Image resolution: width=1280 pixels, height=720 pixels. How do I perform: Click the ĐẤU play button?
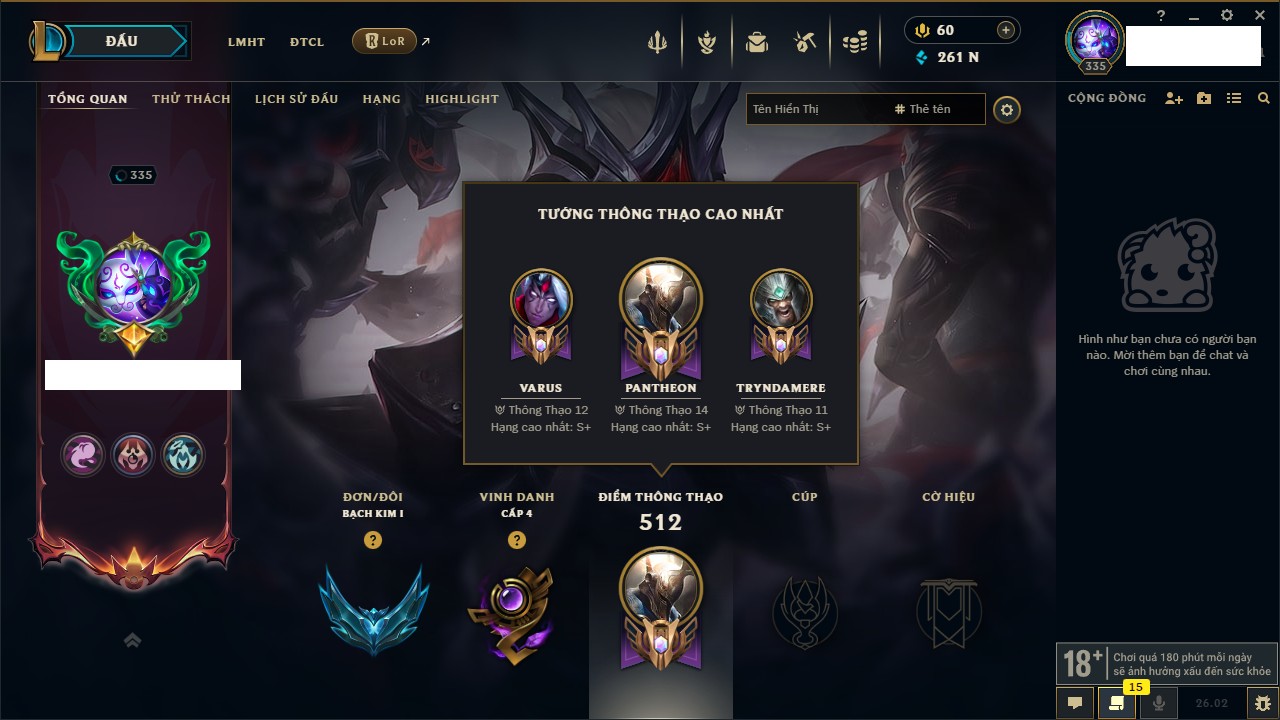coord(122,41)
